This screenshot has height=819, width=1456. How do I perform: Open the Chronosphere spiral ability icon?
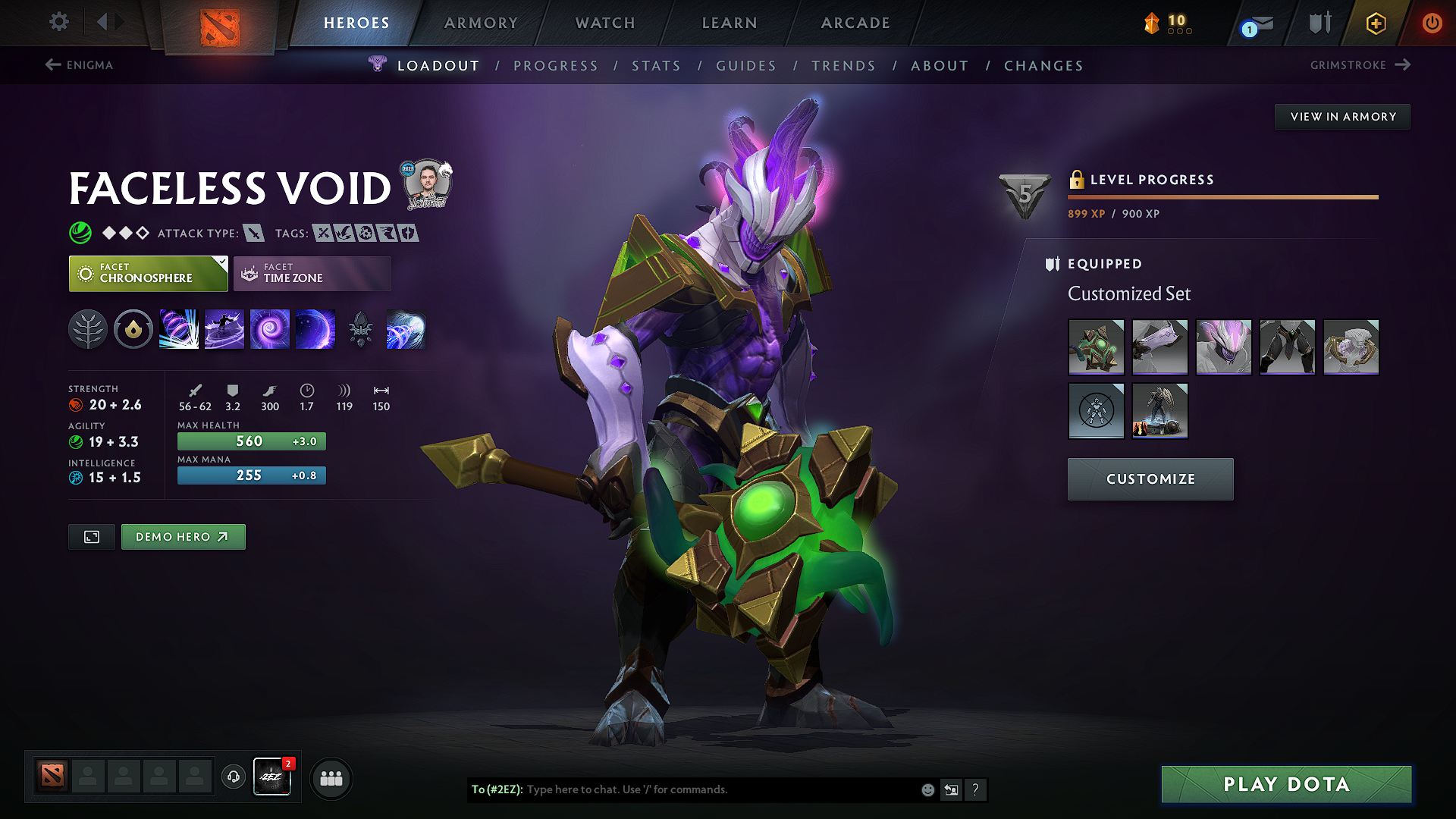[270, 329]
